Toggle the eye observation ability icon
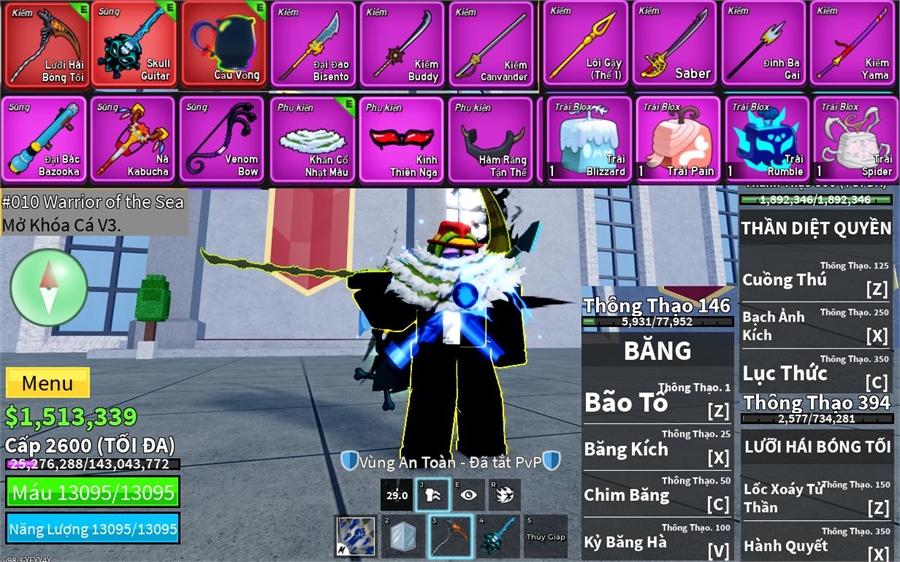Screen dimensions: 900x562 point(468,494)
